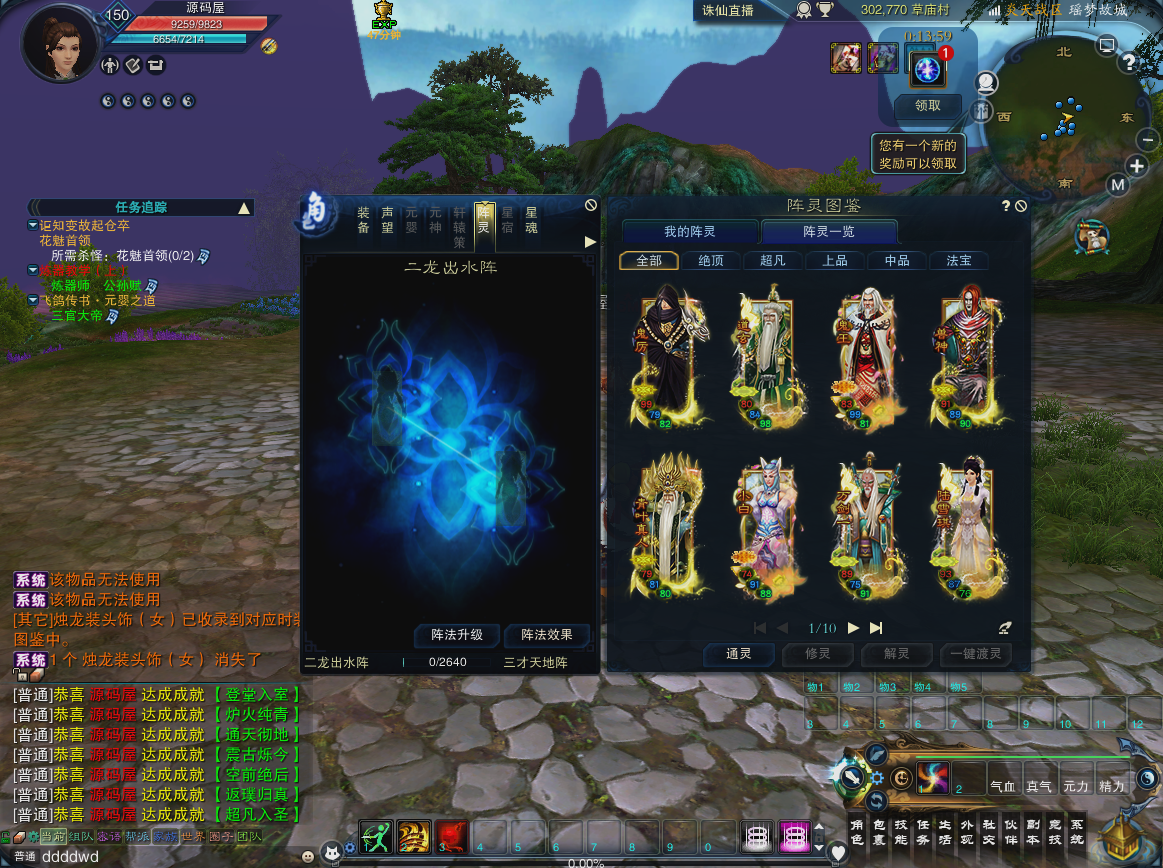Claim the reward with 领取 button
1163x868 pixels.
(928, 105)
